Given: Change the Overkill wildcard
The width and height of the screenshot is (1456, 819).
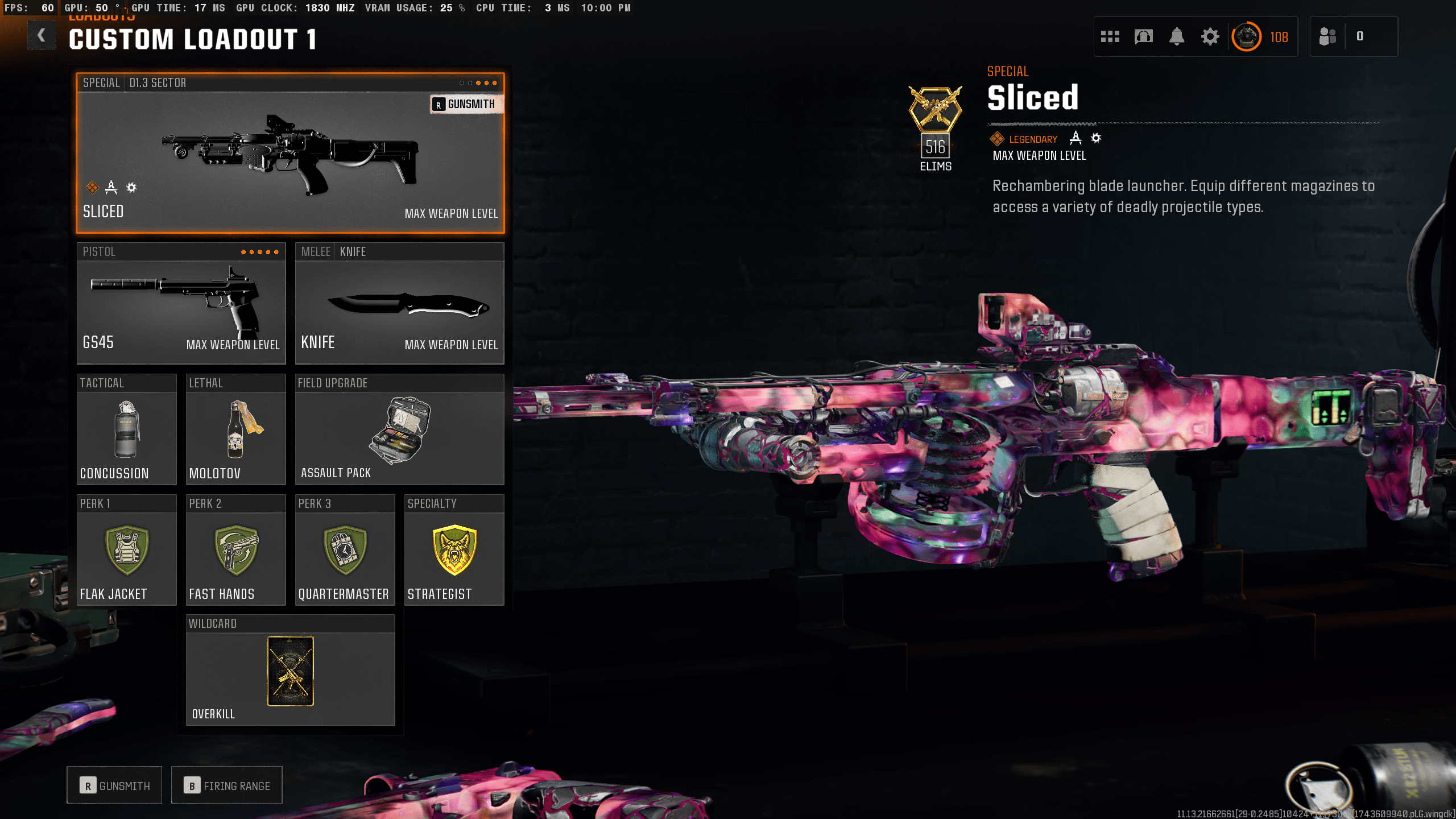Looking at the screenshot, I should point(290,671).
